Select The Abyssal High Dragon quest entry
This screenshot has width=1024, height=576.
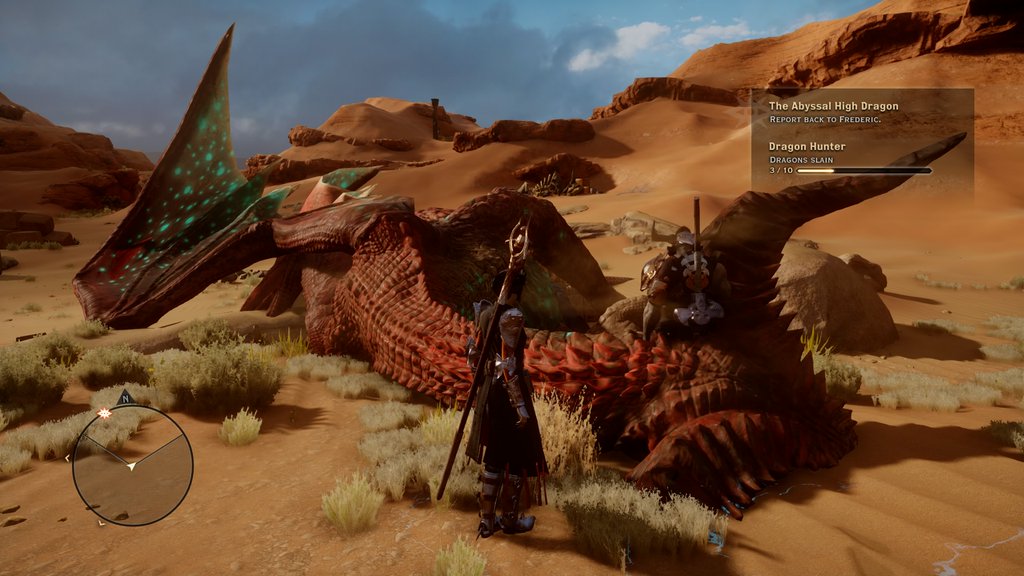coord(833,106)
